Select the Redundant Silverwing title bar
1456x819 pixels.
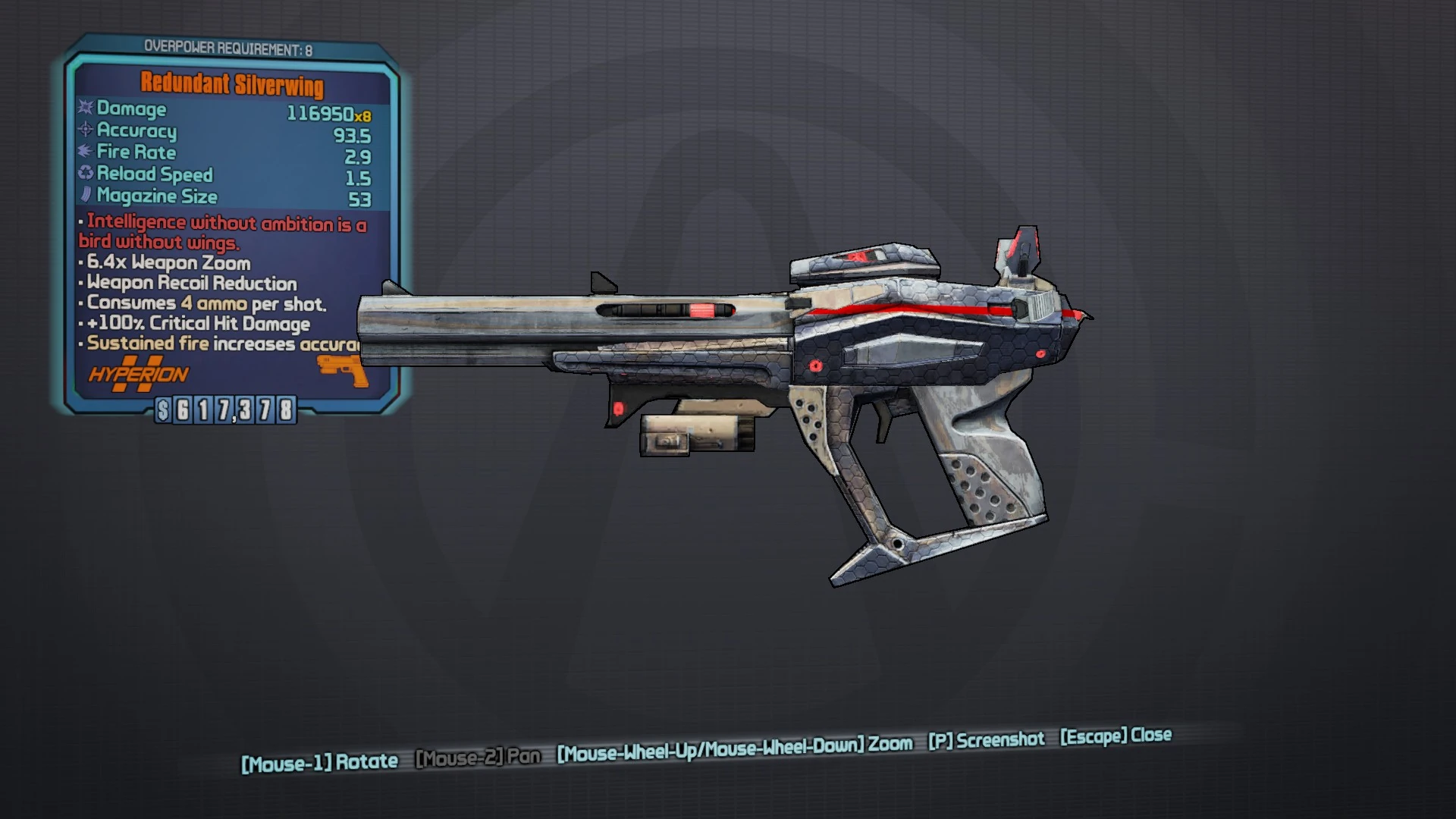tap(231, 85)
